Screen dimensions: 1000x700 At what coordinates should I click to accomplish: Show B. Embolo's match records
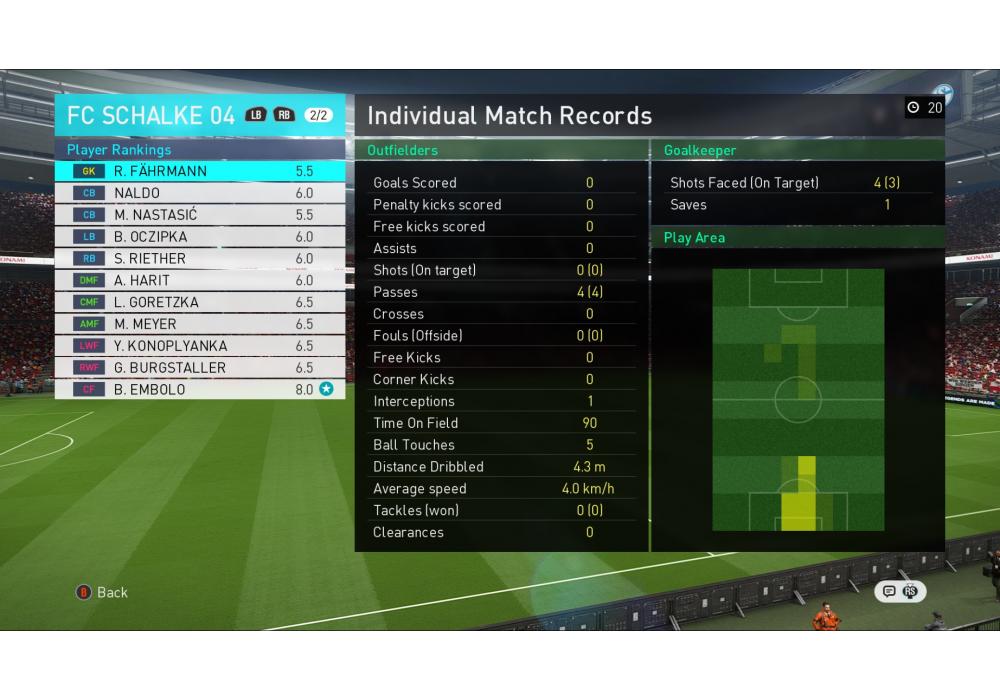point(200,389)
